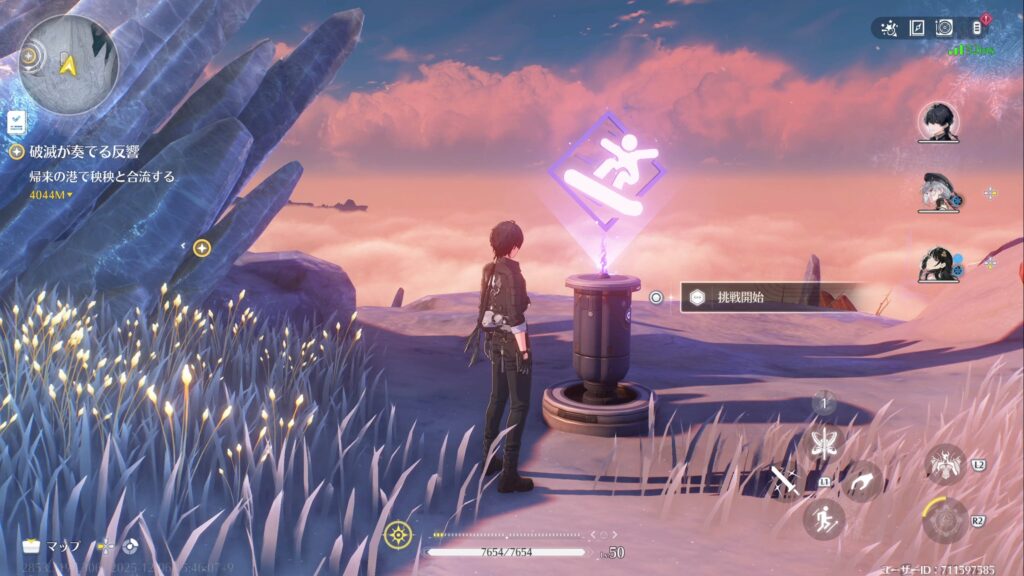Image resolution: width=1024 pixels, height=576 pixels.
Task: Open the compass guidebook icon
Action: pyautogui.click(x=916, y=28)
